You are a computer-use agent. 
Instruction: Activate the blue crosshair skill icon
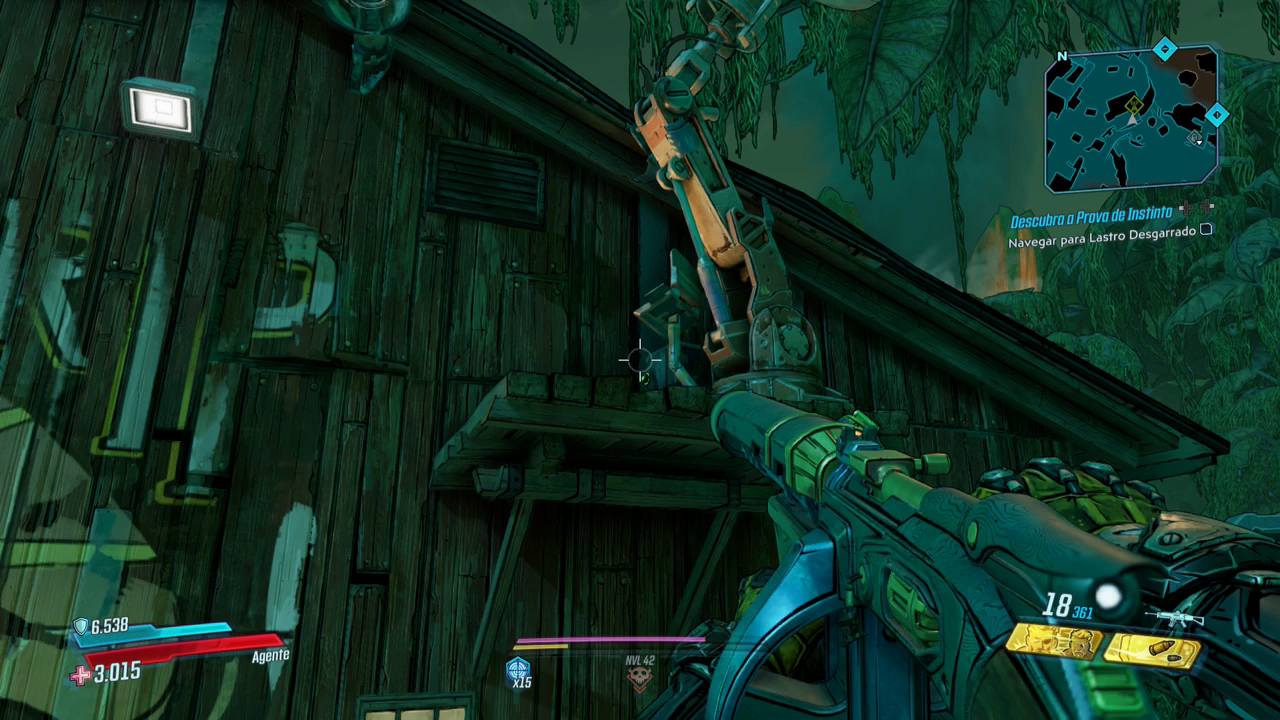point(518,668)
